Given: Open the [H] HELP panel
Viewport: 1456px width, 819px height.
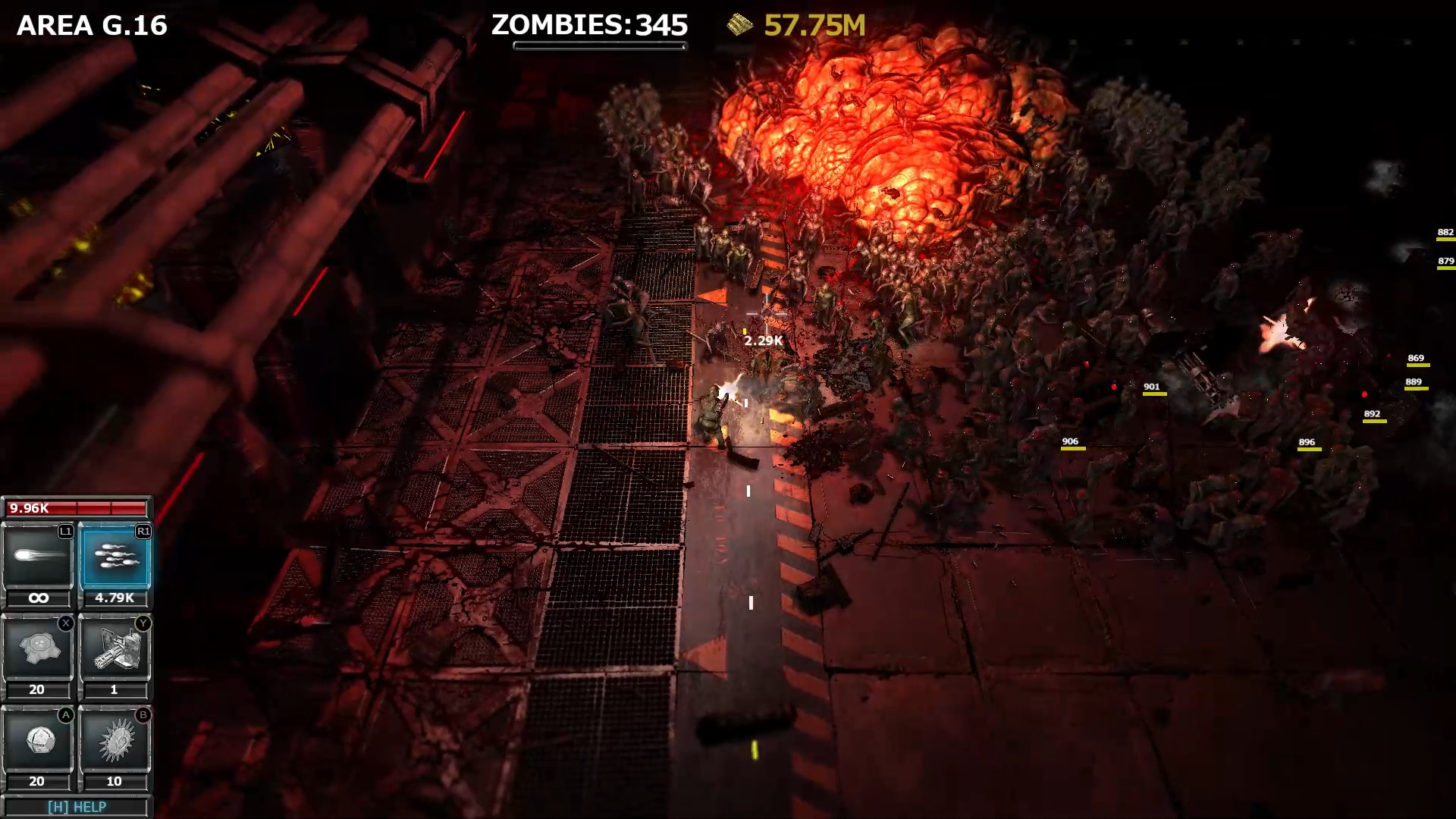Looking at the screenshot, I should 76,807.
